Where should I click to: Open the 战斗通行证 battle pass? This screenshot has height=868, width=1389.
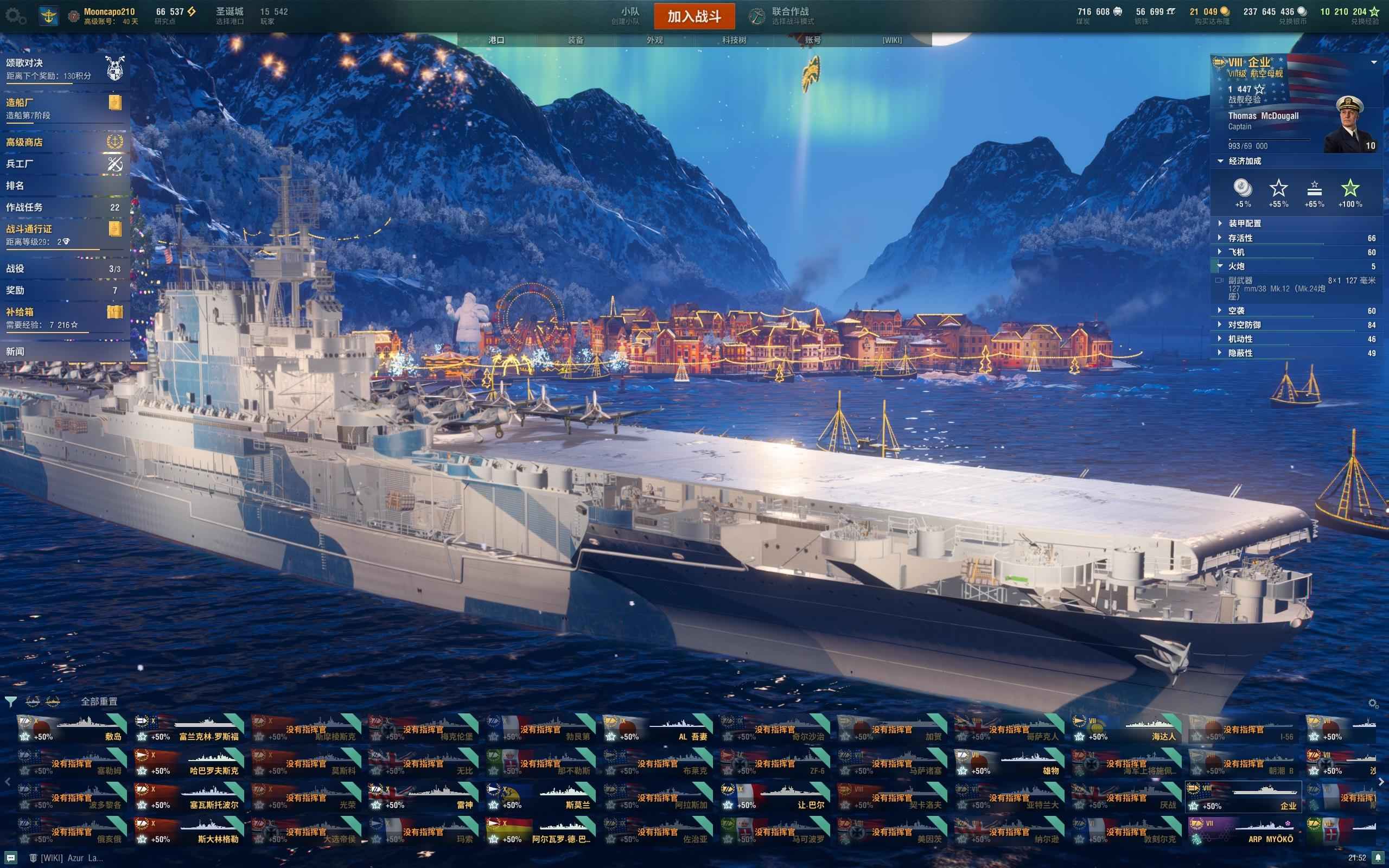pos(63,234)
